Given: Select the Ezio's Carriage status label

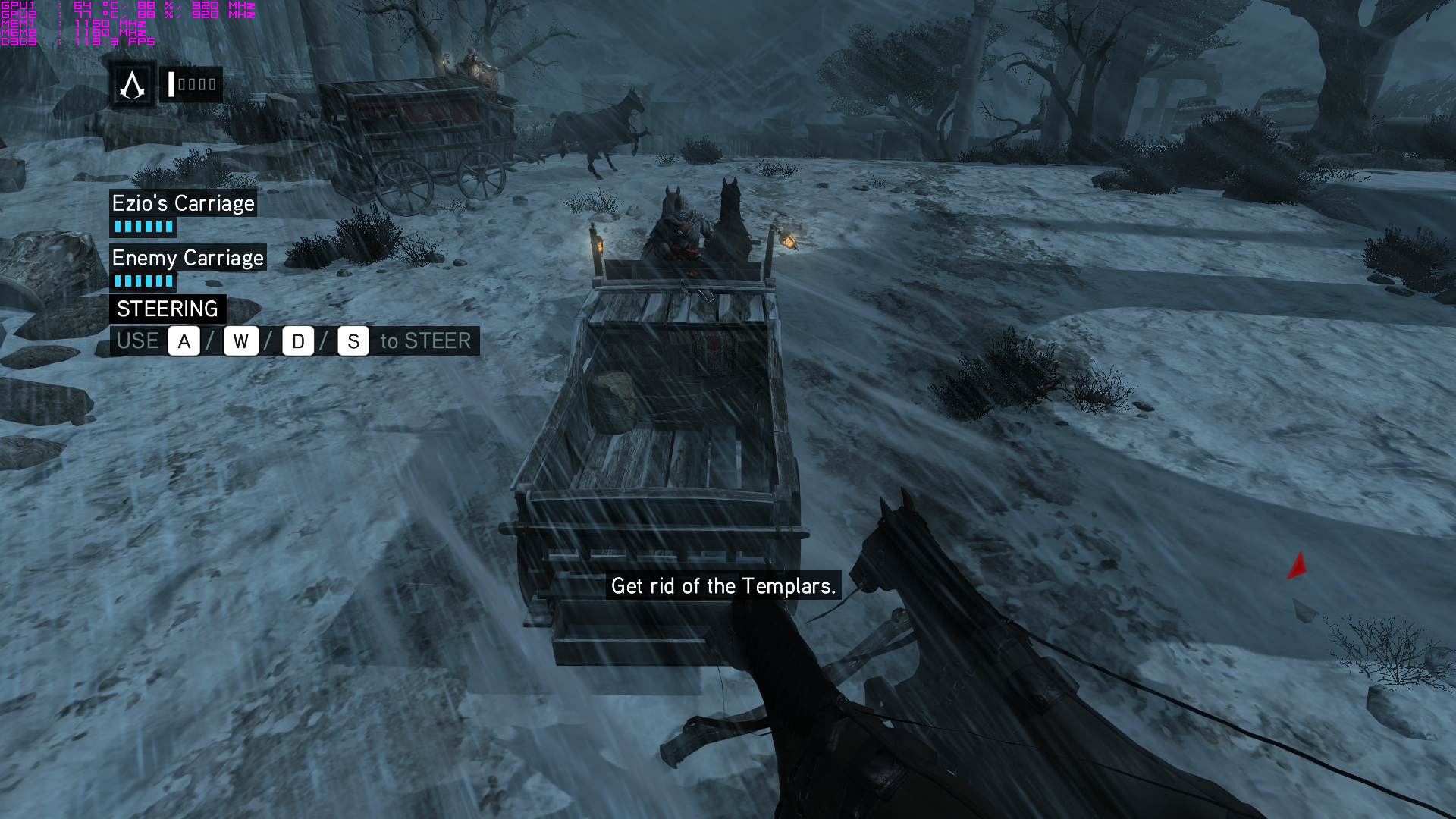Looking at the screenshot, I should pos(183,203).
